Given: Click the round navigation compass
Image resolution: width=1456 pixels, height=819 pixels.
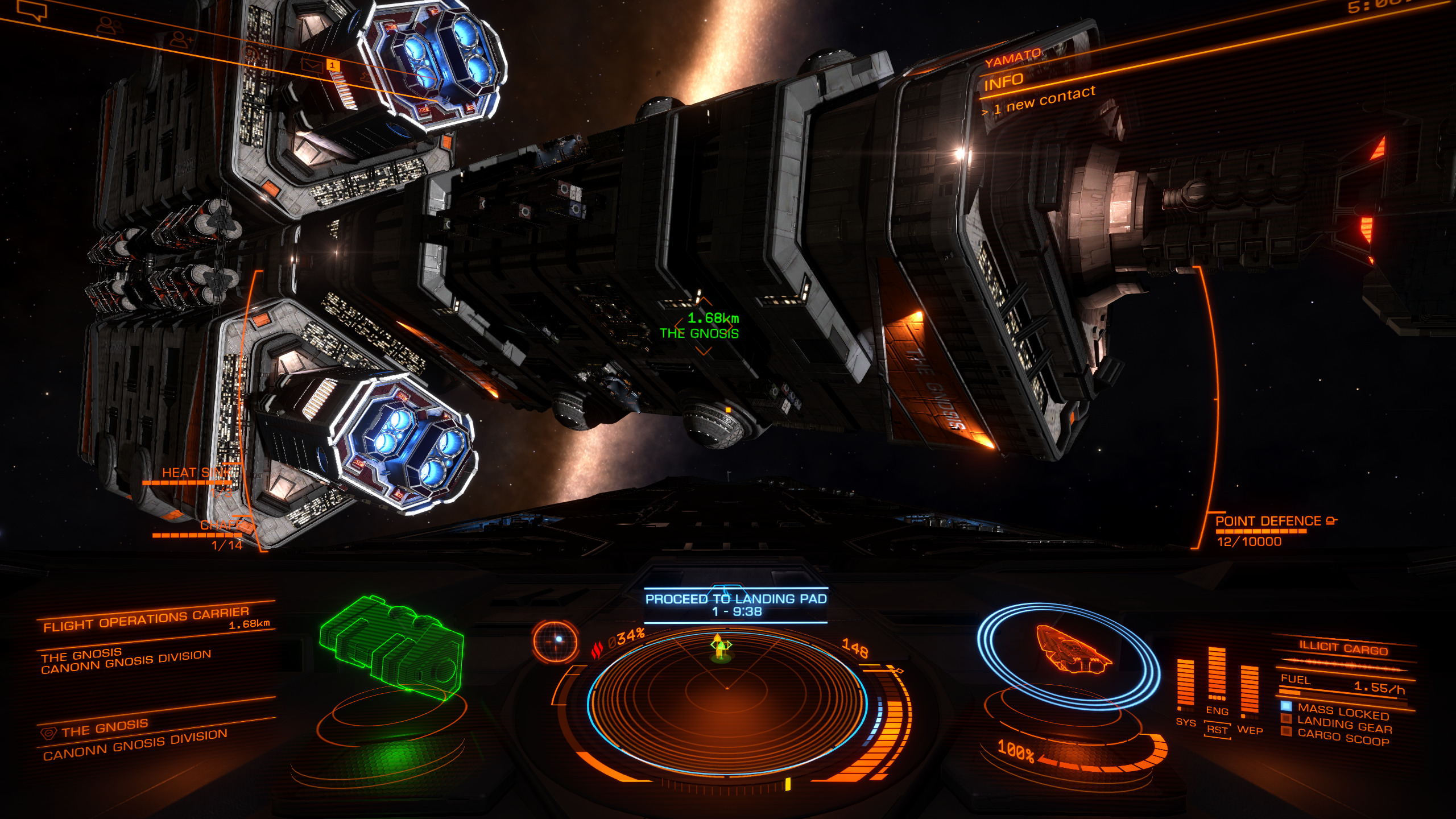Looking at the screenshot, I should [x=555, y=641].
